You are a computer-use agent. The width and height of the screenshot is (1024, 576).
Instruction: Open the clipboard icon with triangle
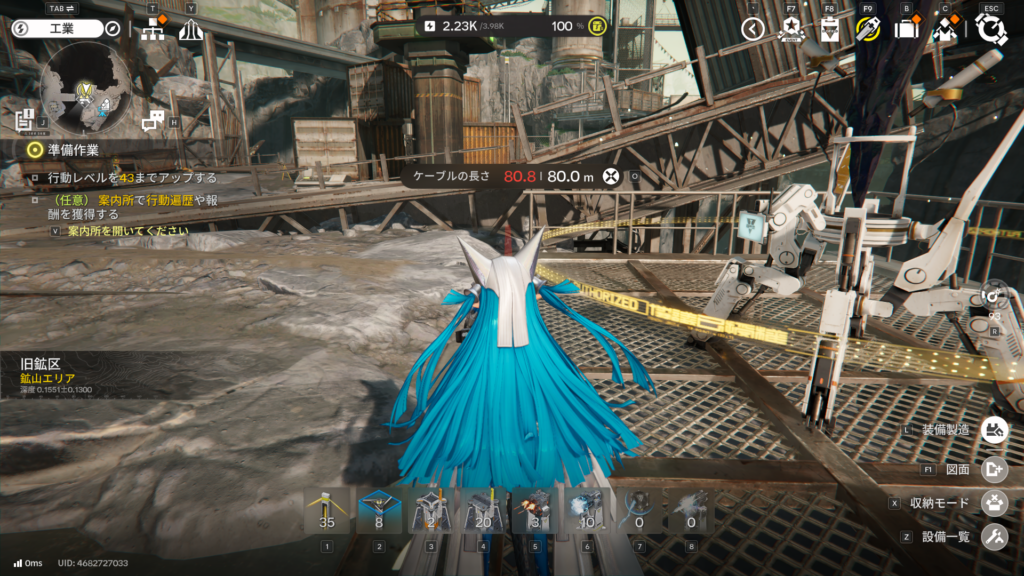point(829,29)
